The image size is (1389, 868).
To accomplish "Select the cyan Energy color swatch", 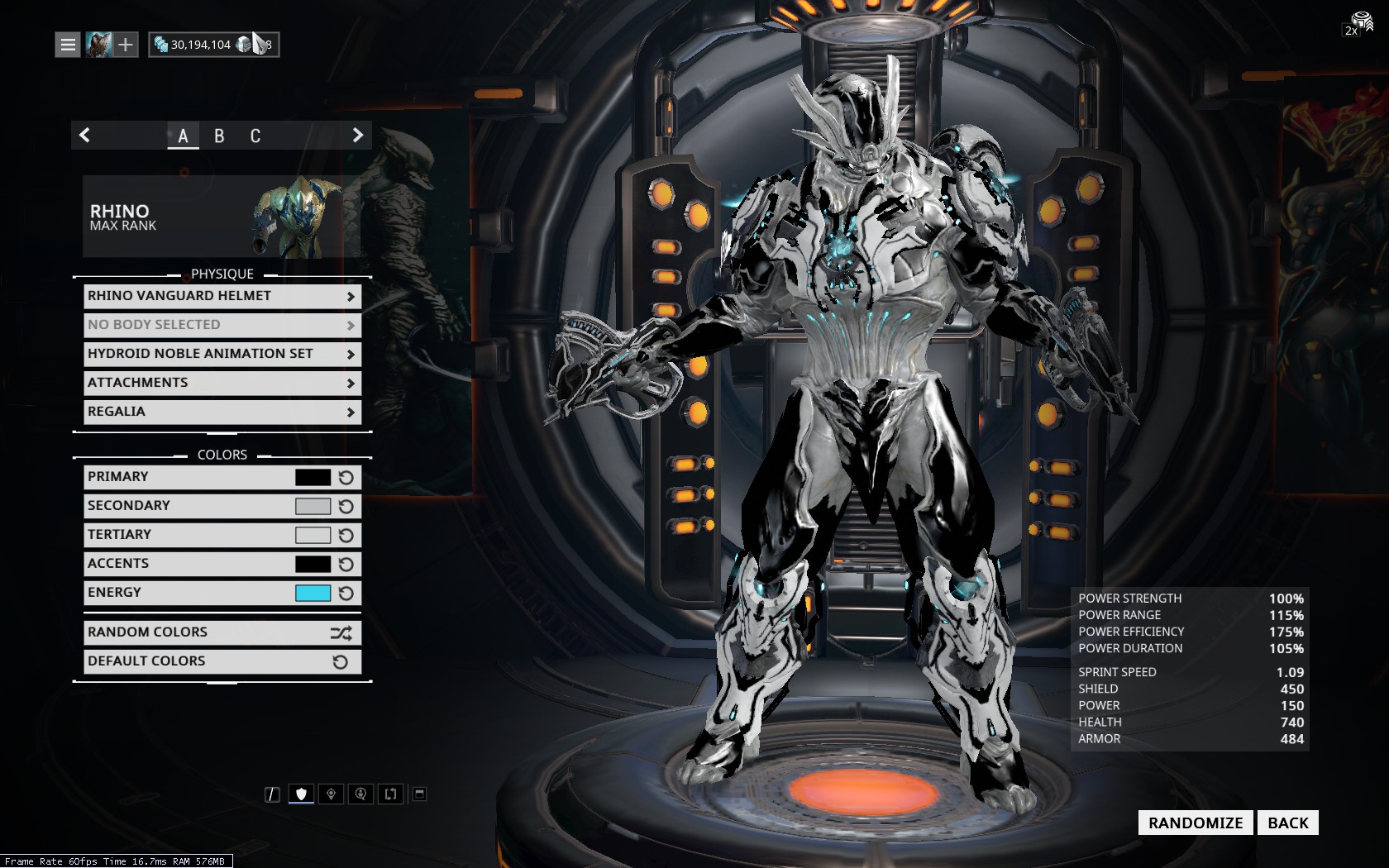I will (313, 593).
